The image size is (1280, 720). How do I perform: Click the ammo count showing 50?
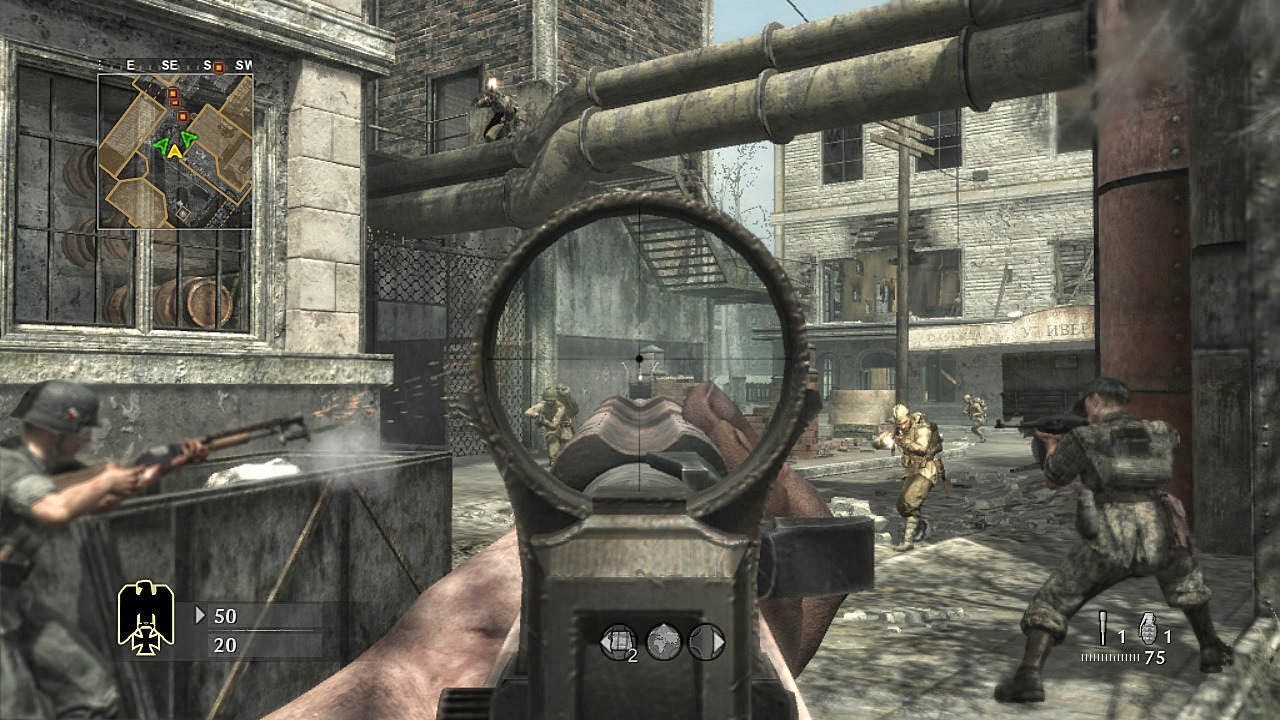224,616
